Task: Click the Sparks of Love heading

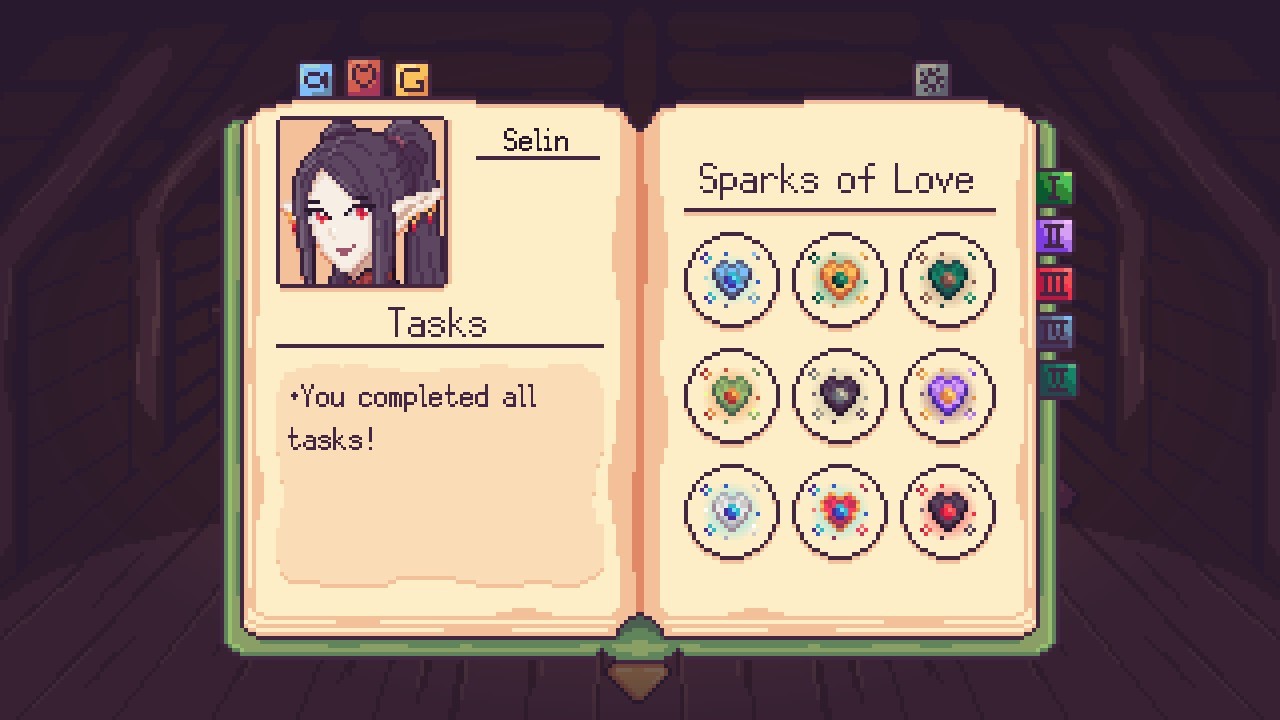Action: (838, 179)
